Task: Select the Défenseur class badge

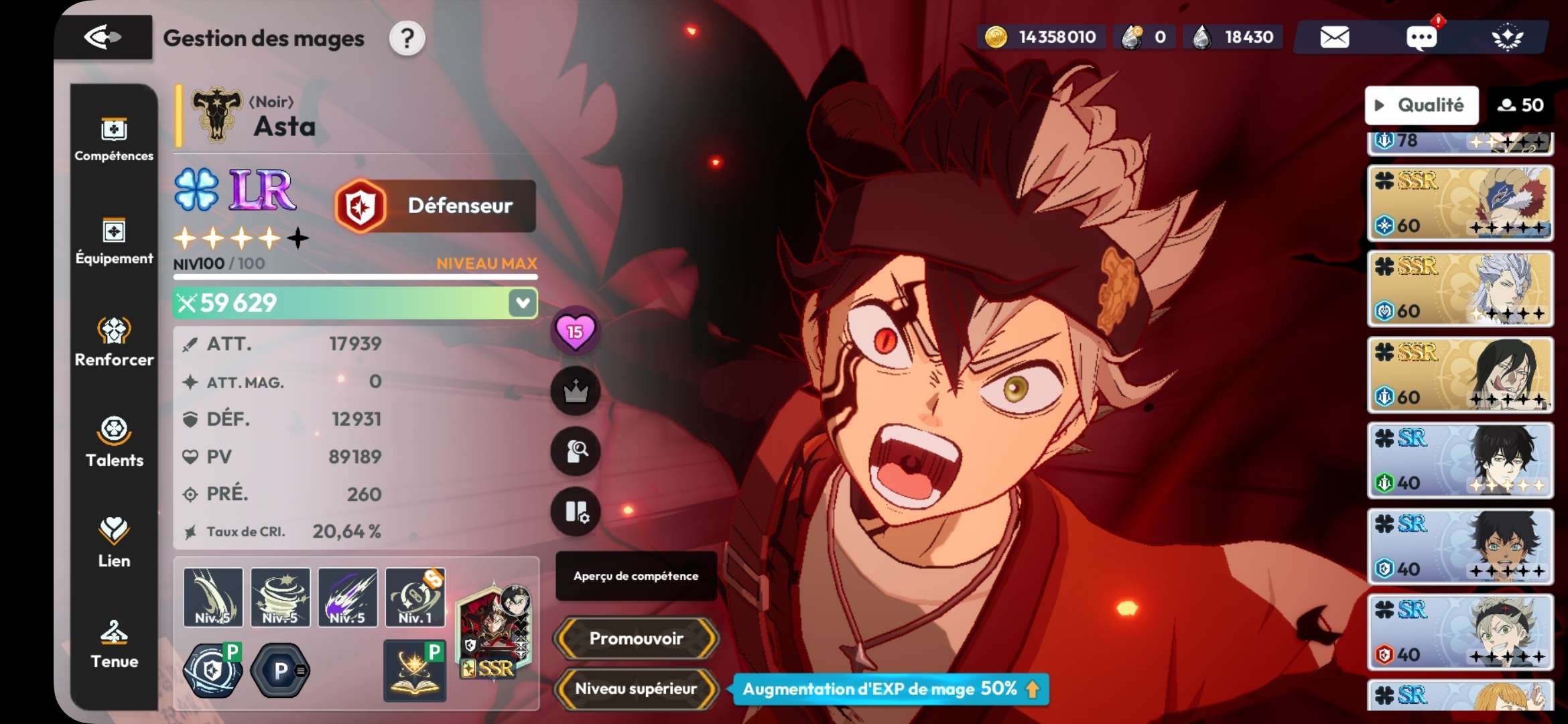Action: [x=436, y=206]
